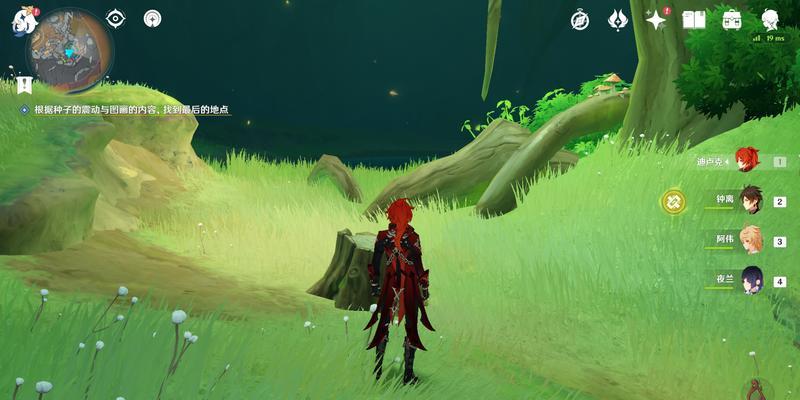Toggle the eye-shaped elemental sight icon
Image resolution: width=800 pixels, height=400 pixels.
(x=116, y=18)
